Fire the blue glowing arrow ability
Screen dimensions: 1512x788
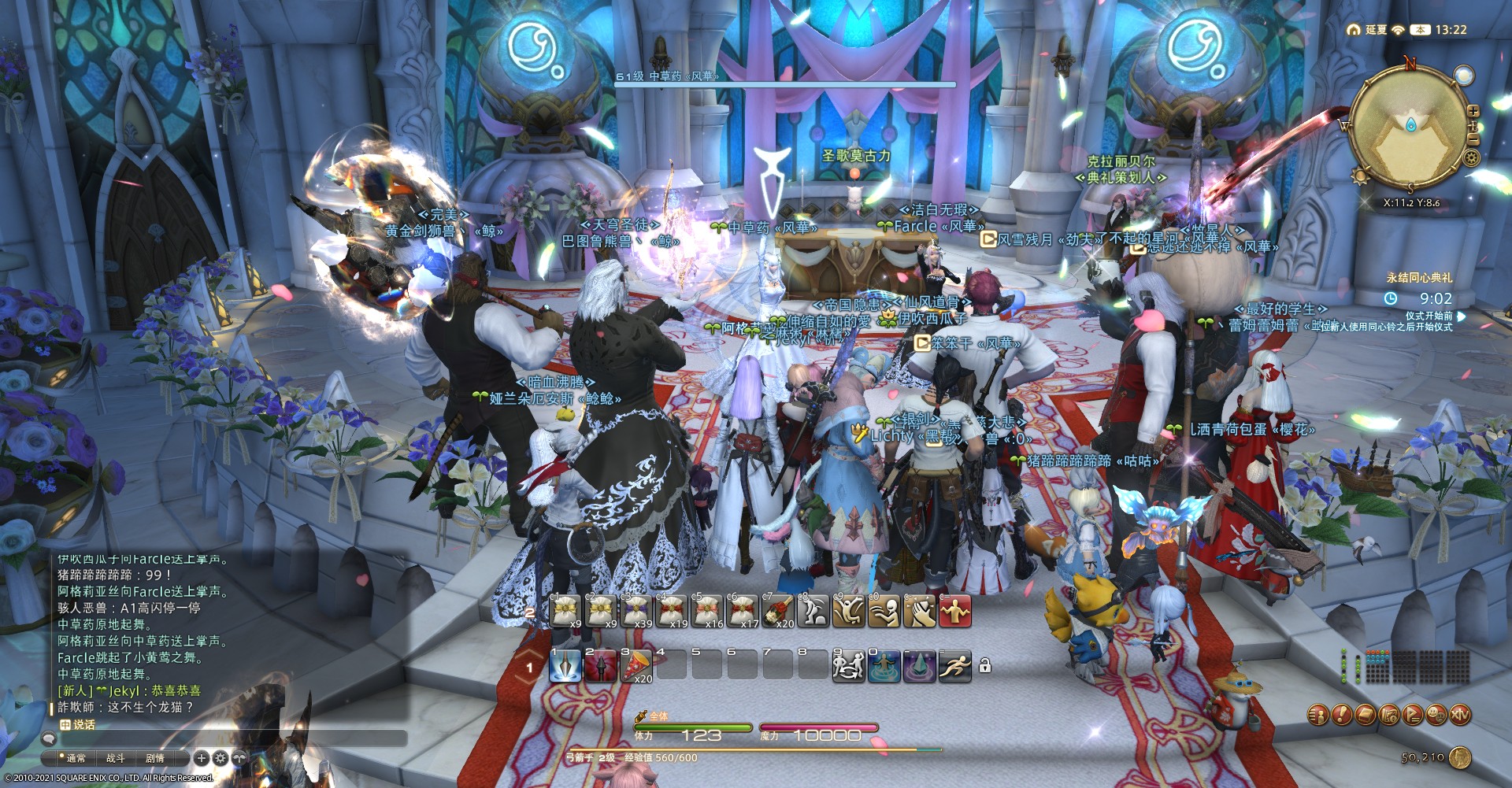pyautogui.click(x=565, y=666)
